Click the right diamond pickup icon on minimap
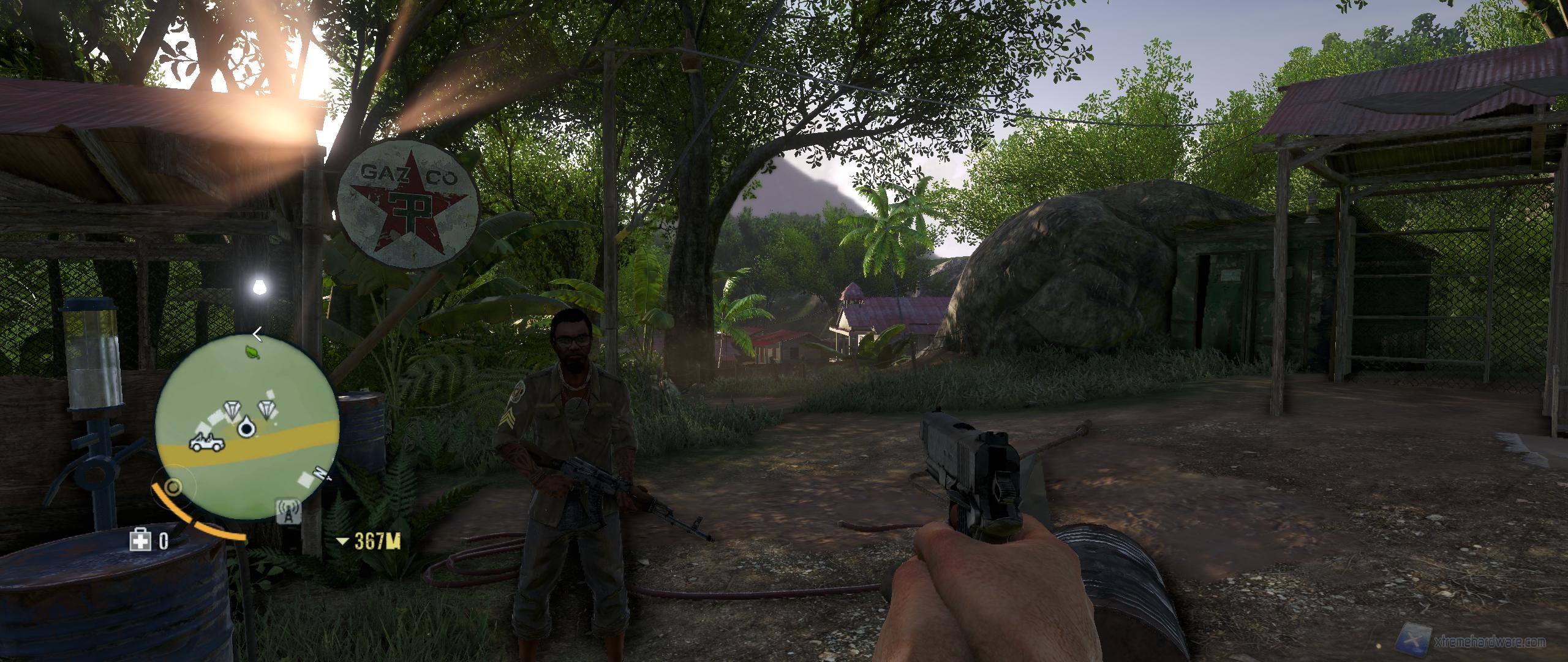1568x662 pixels. (x=266, y=410)
